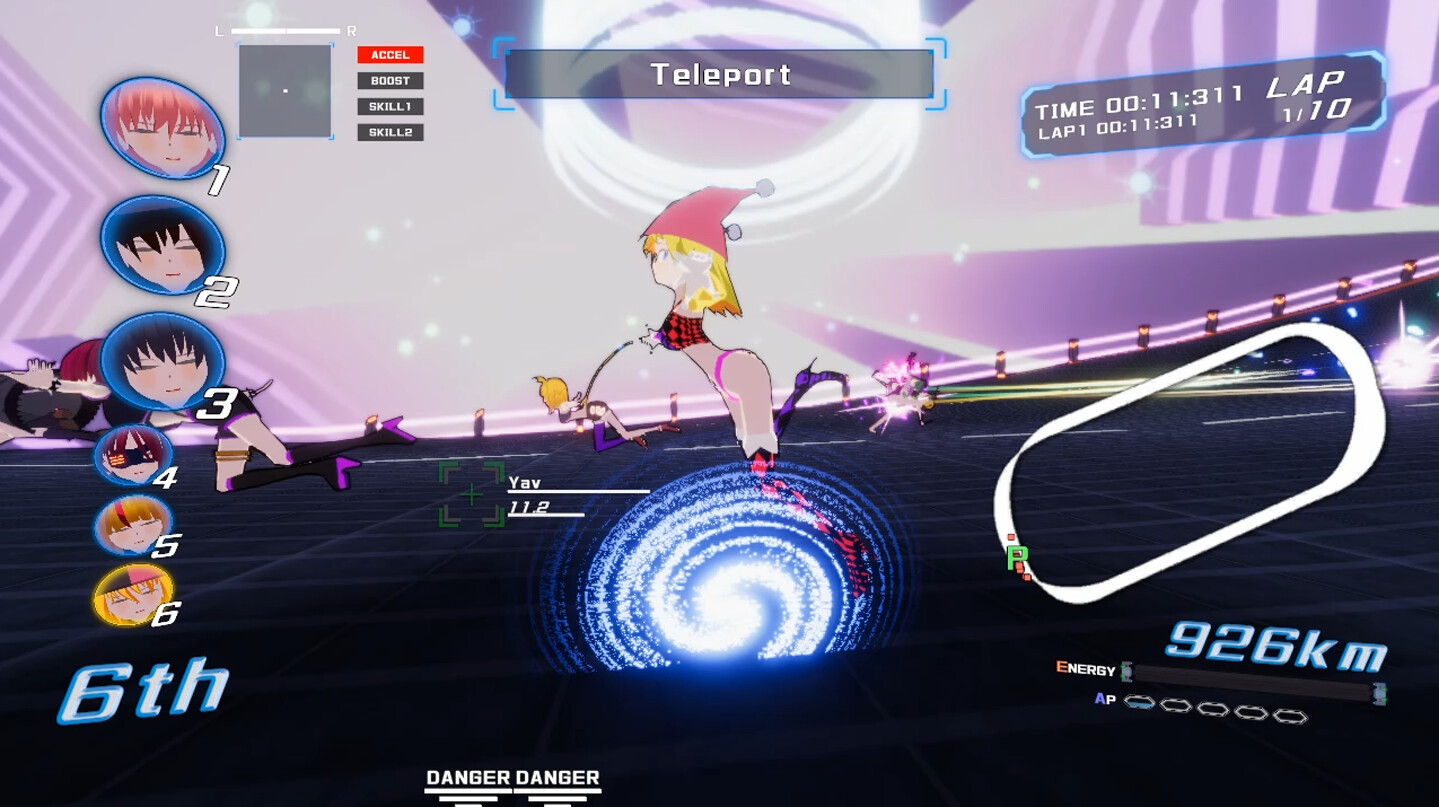Click the Energy battery icon

(x=1124, y=672)
